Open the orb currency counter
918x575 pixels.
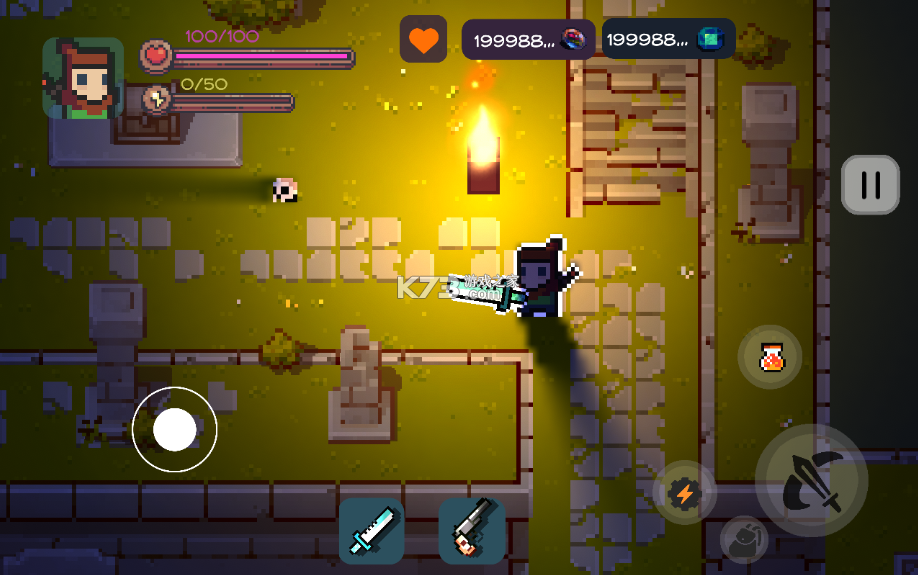point(528,40)
